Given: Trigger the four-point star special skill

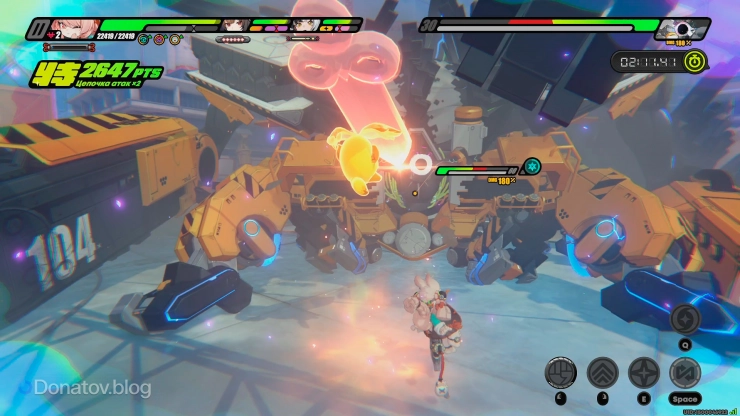Looking at the screenshot, I should pyautogui.click(x=643, y=372).
